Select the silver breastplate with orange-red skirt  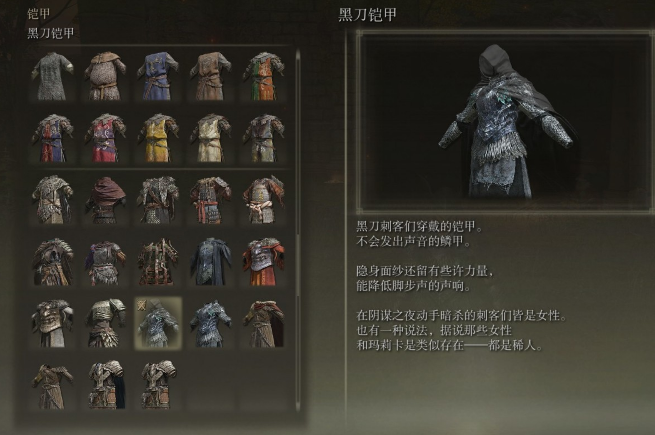(262, 260)
